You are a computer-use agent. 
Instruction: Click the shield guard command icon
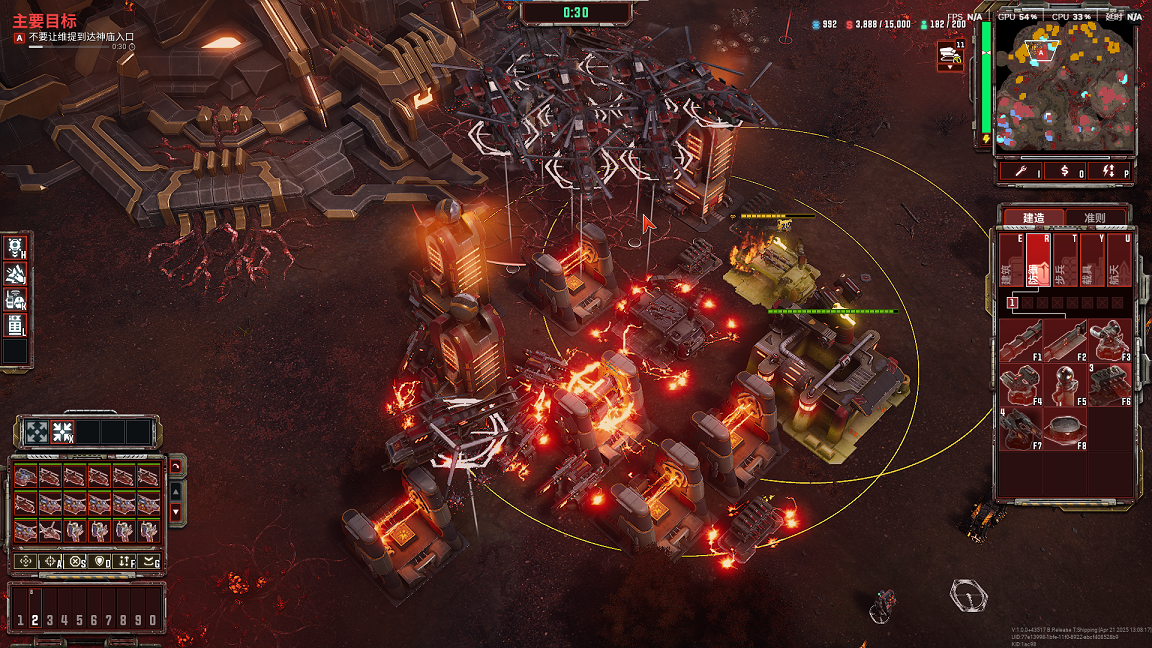[x=99, y=562]
